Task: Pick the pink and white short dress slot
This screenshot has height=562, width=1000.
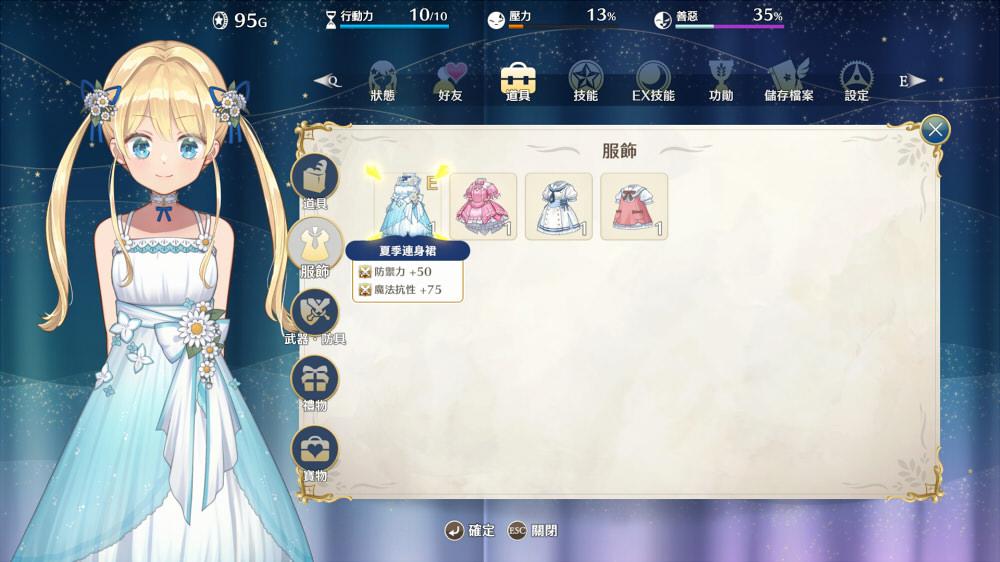Action: point(634,206)
